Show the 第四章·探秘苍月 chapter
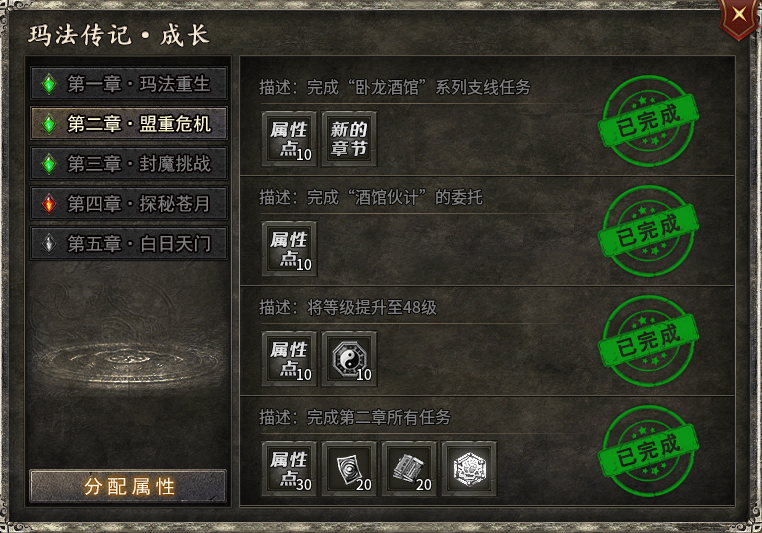The width and height of the screenshot is (762, 533). (128, 203)
